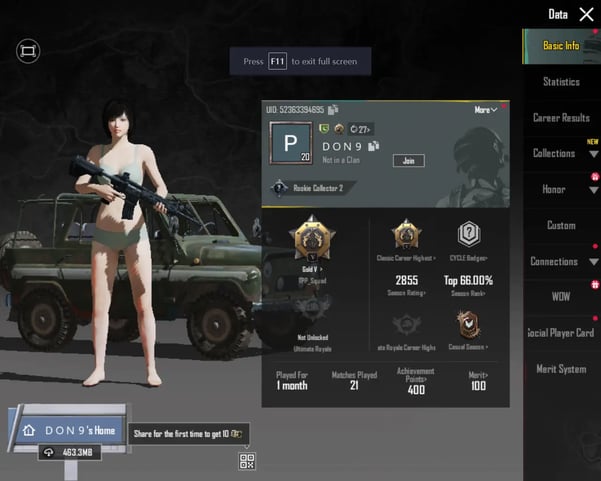This screenshot has width=601, height=481.
Task: Open the Statistics tab
Action: click(x=561, y=82)
